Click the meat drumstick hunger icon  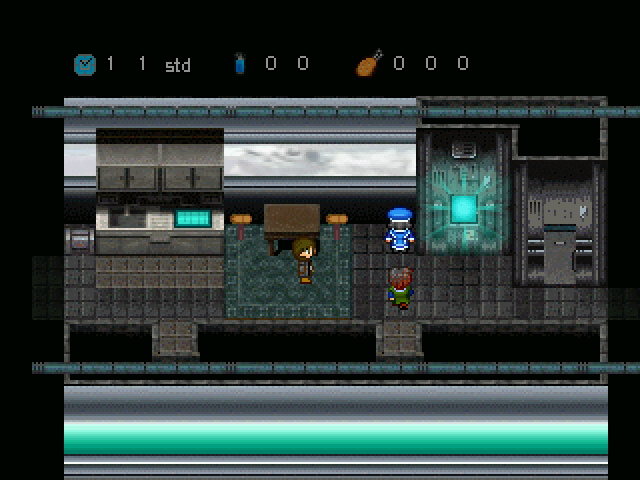click(x=368, y=64)
